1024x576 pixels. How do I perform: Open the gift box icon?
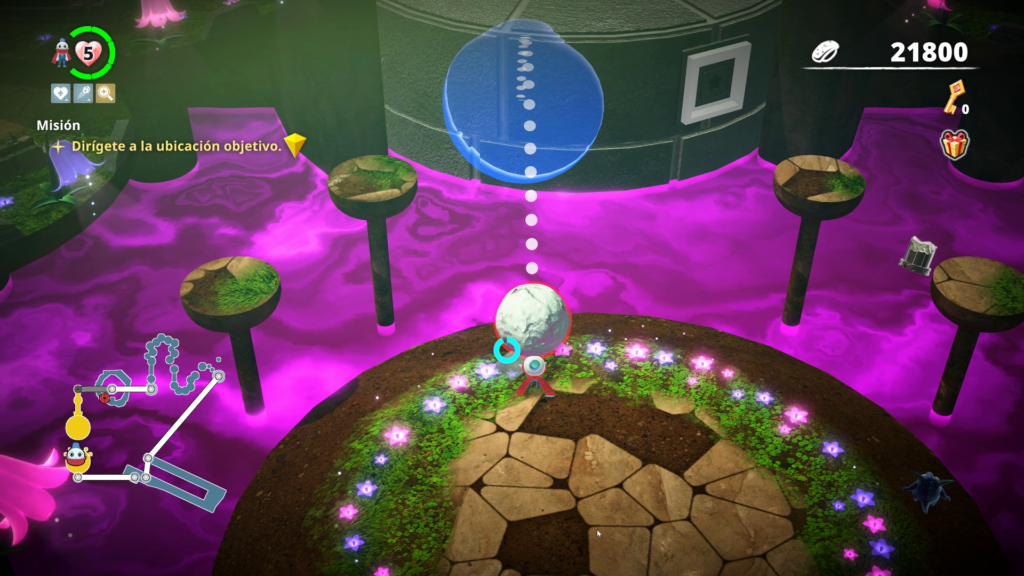pyautogui.click(x=954, y=144)
